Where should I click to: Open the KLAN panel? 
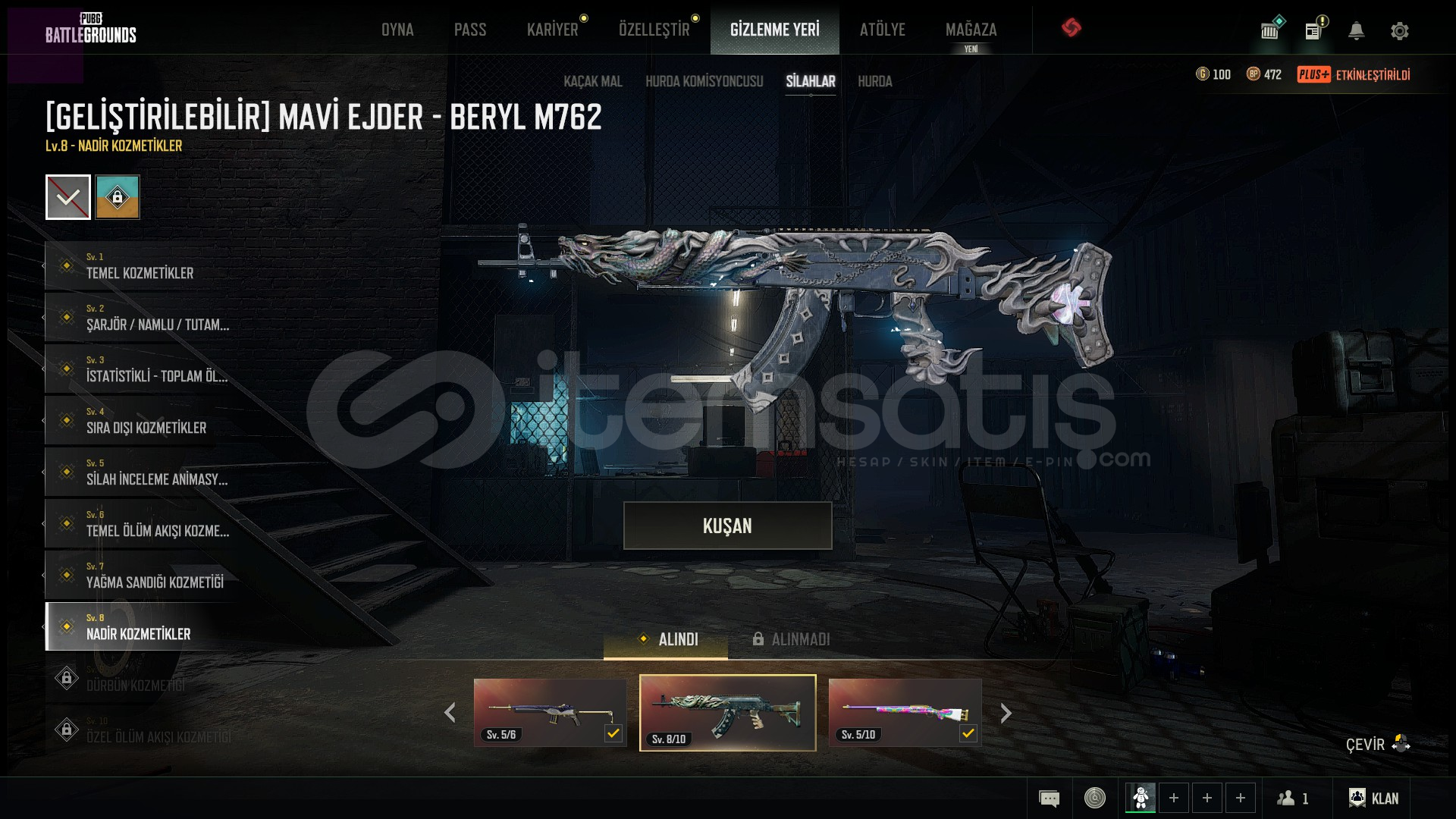pos(1373,798)
